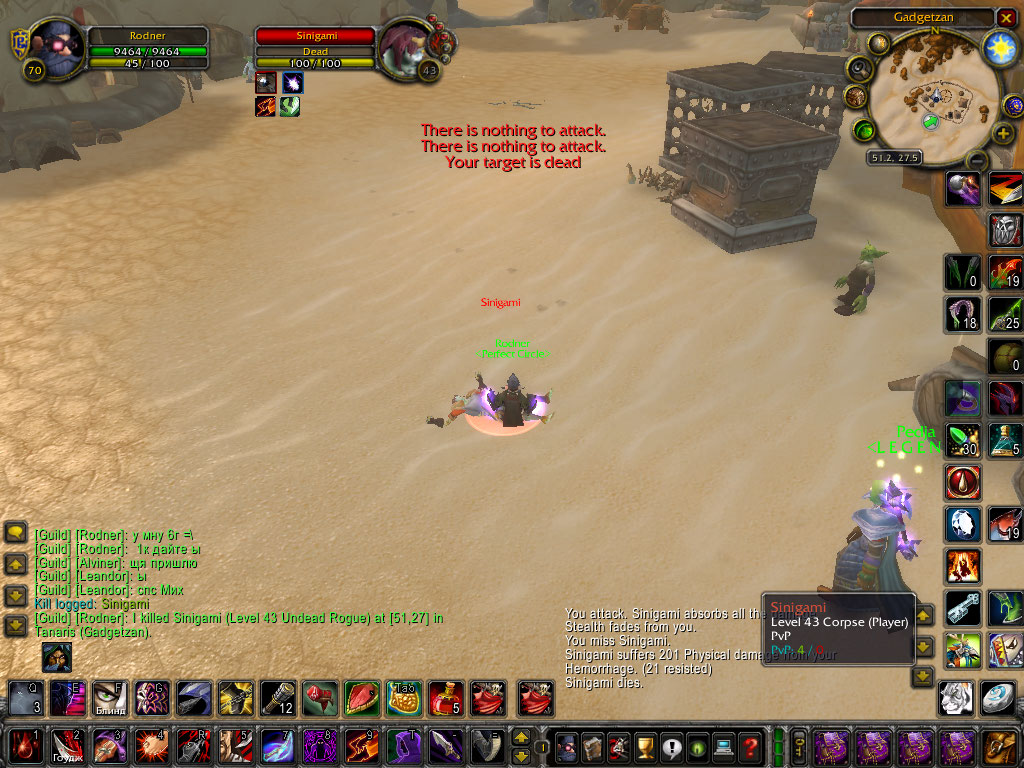This screenshot has width=1024, height=768.
Task: Use the red potion with 5 charges
Action: point(445,697)
